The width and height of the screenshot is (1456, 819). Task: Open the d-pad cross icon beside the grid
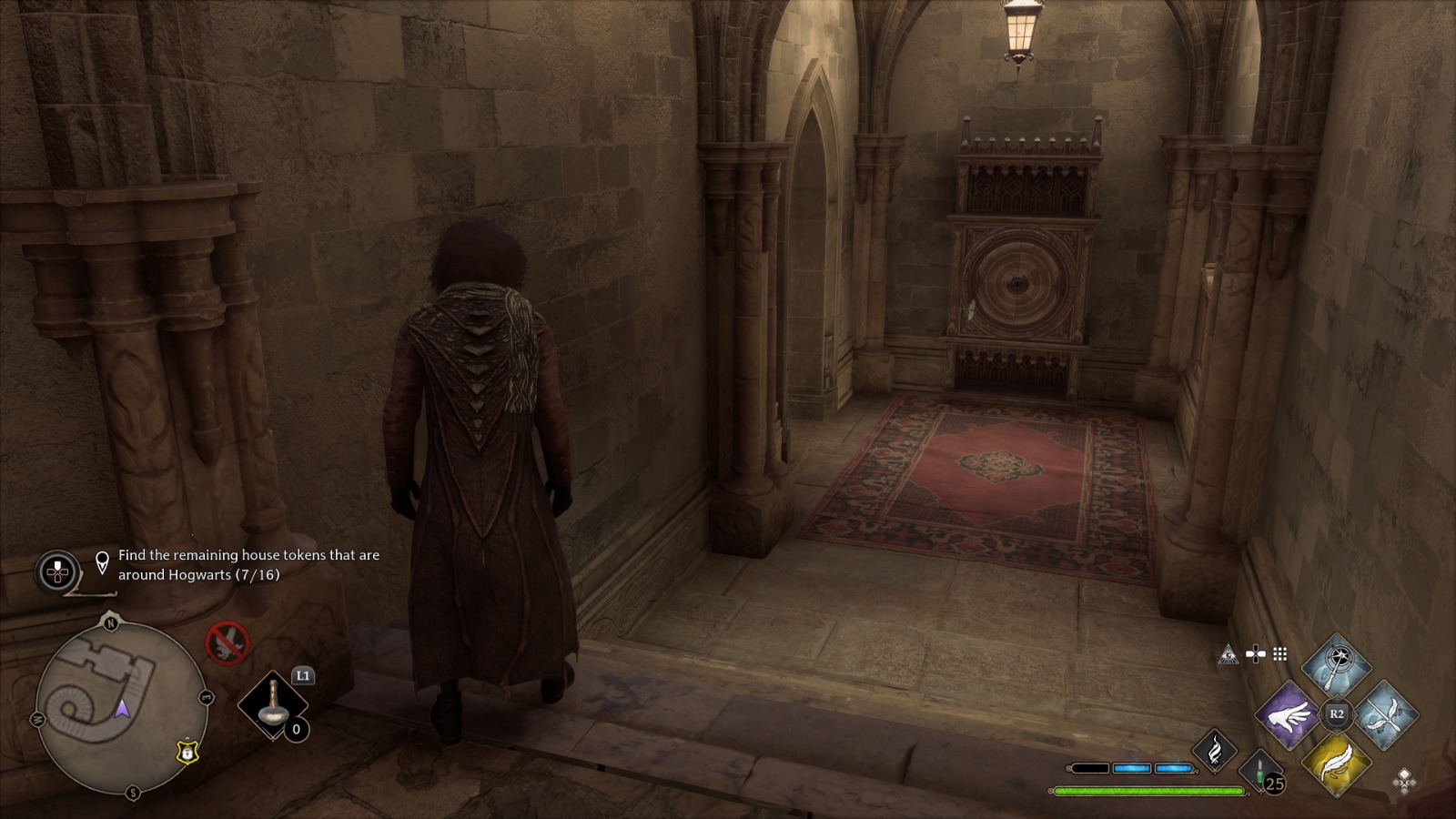[x=1257, y=653]
